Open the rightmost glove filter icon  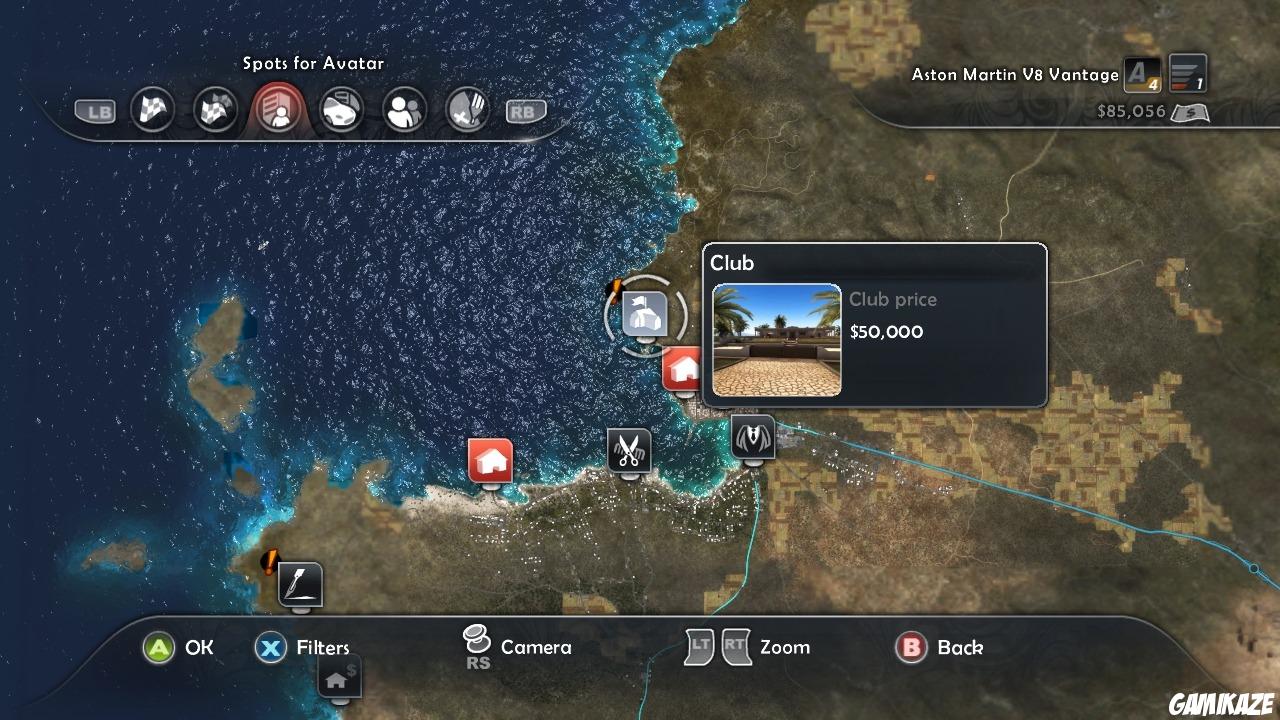(467, 110)
